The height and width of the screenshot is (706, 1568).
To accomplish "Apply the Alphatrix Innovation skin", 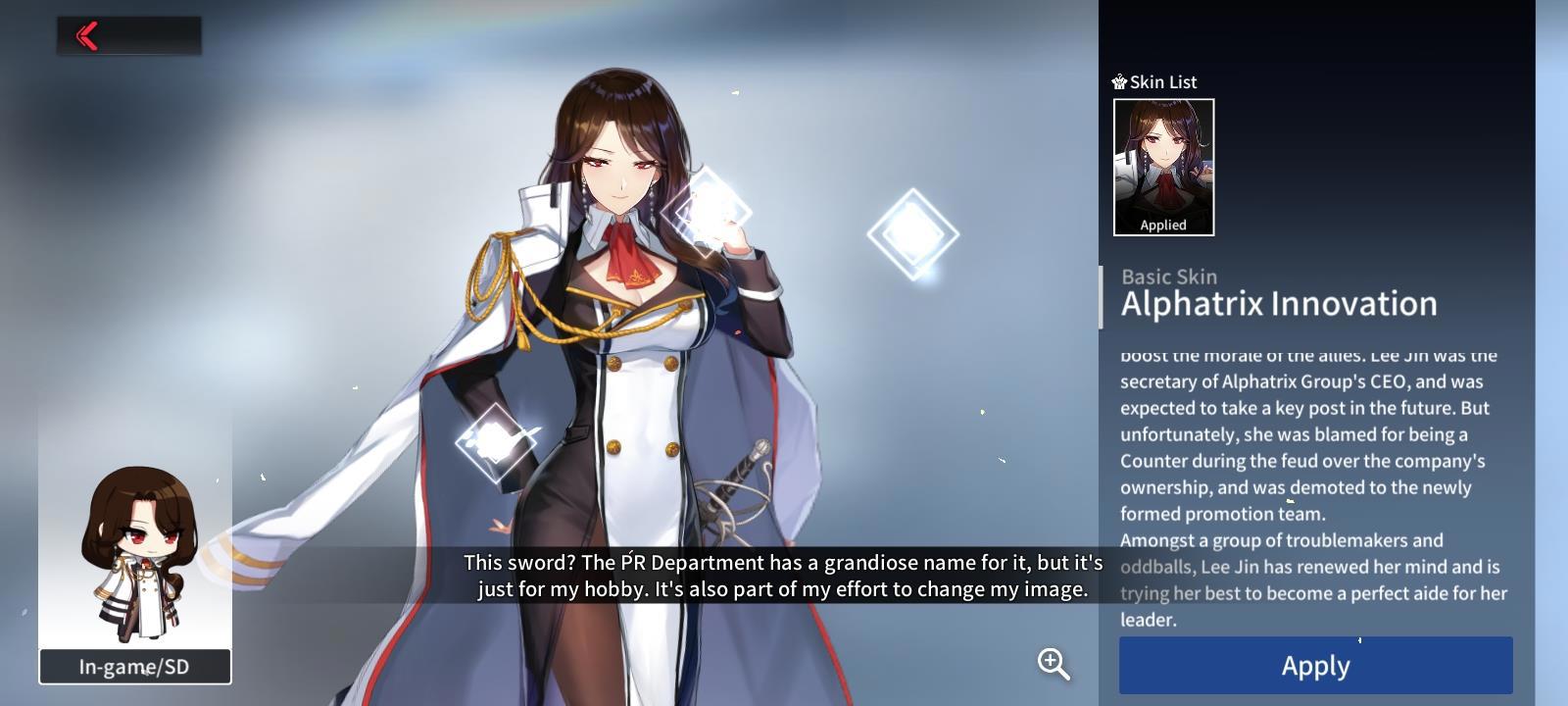I will point(1315,666).
